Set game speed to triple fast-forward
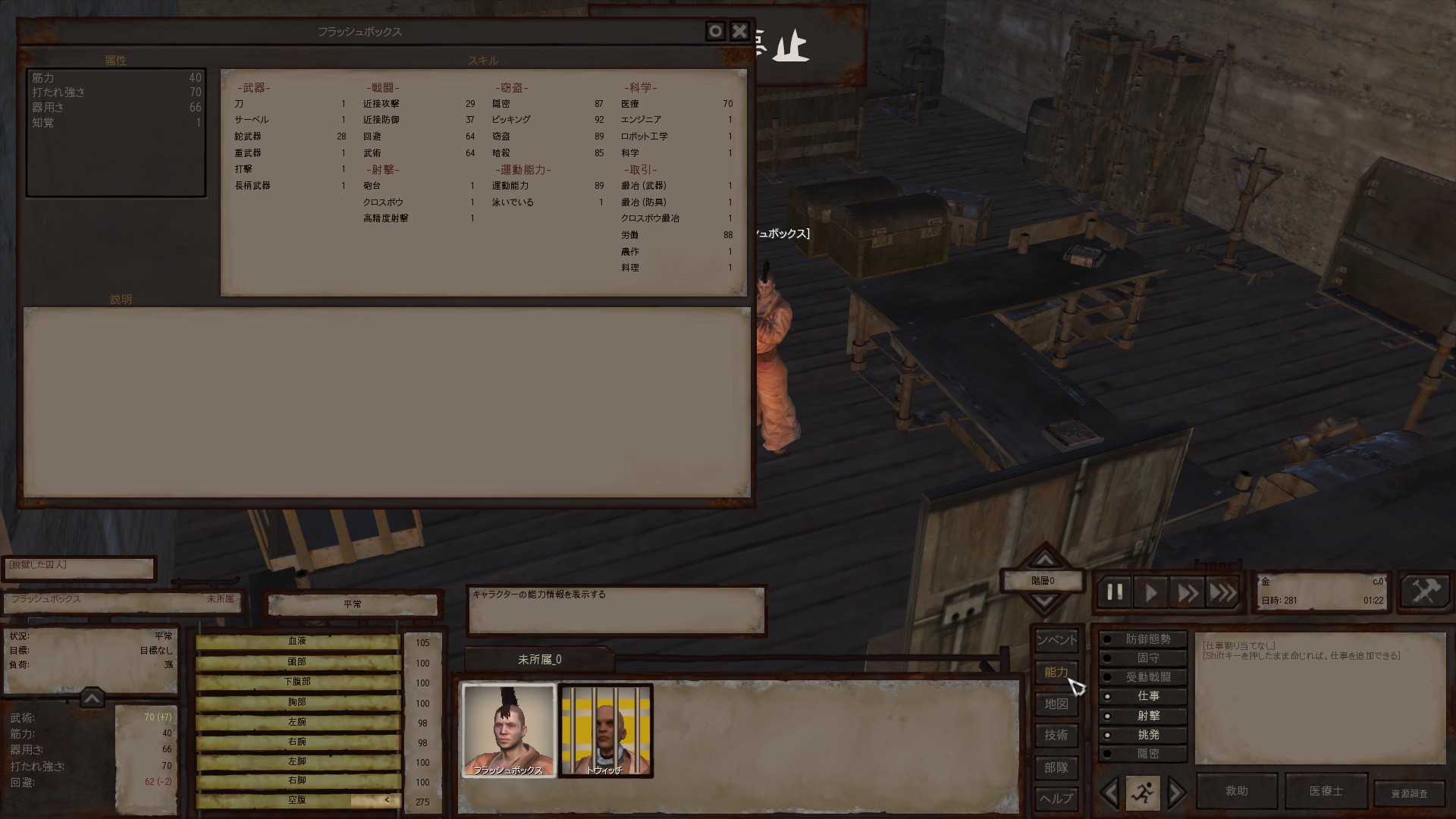This screenshot has width=1456, height=819. [x=1222, y=592]
